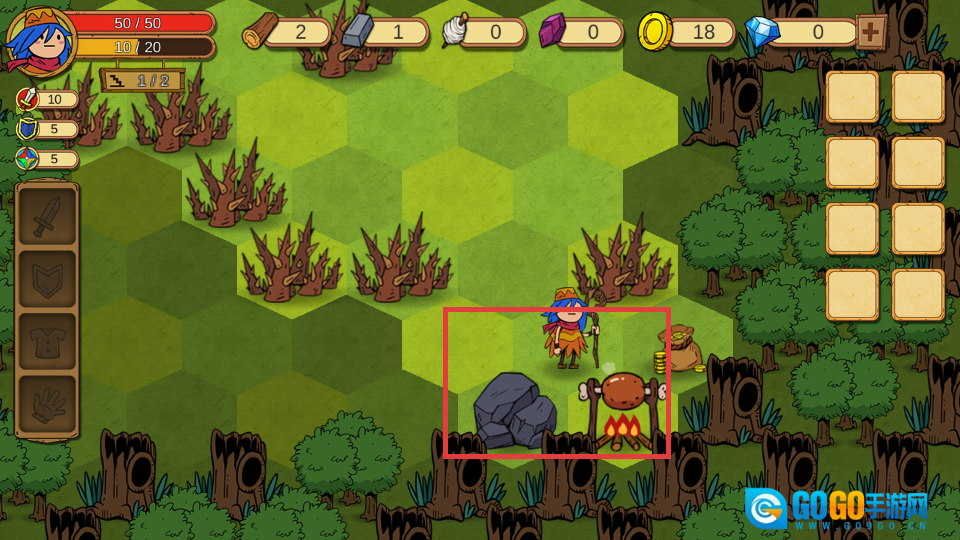Select the sword weapon equipment slot

pyautogui.click(x=47, y=216)
